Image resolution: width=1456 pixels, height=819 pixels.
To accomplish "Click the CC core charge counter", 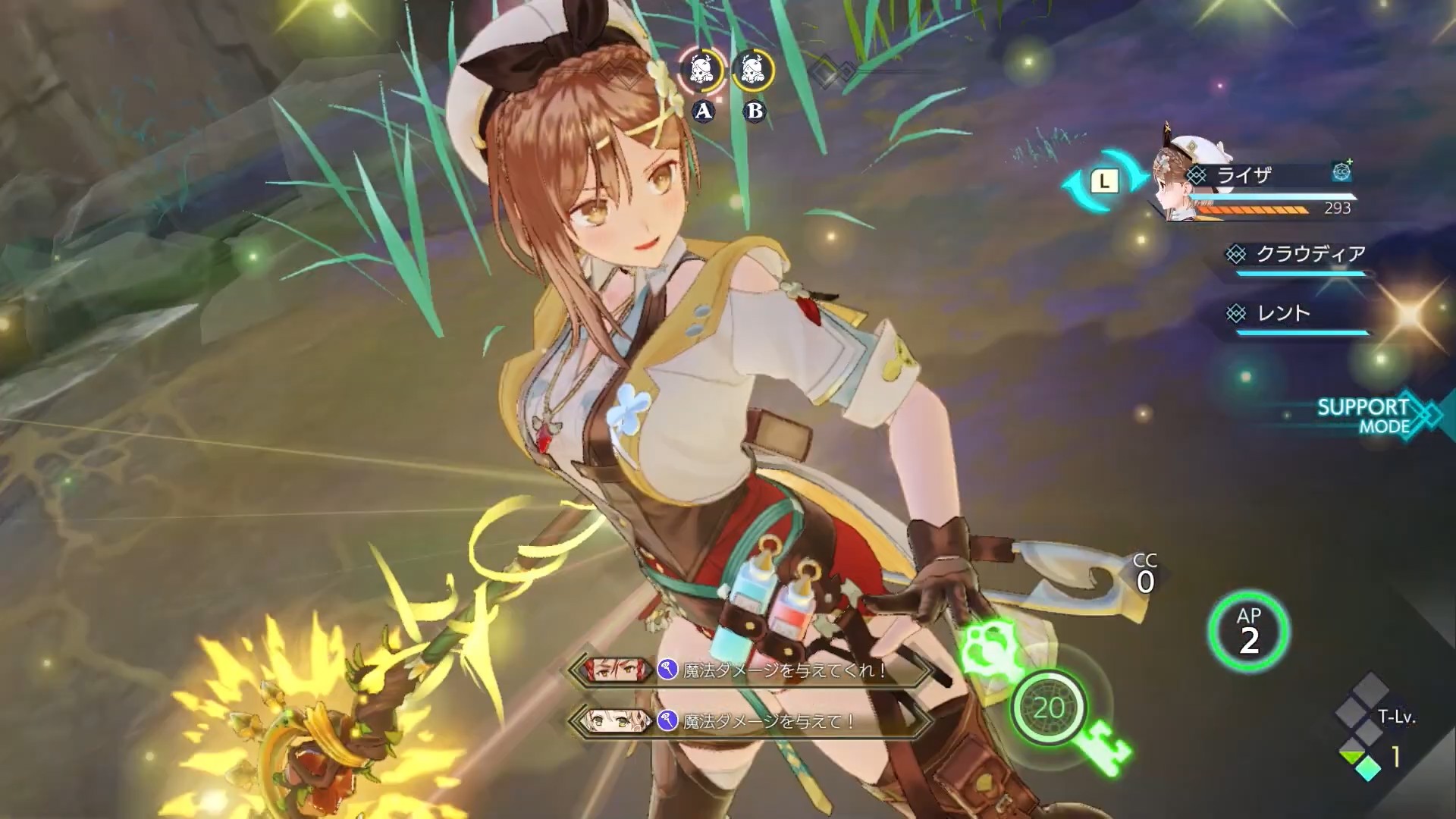I will click(1145, 574).
